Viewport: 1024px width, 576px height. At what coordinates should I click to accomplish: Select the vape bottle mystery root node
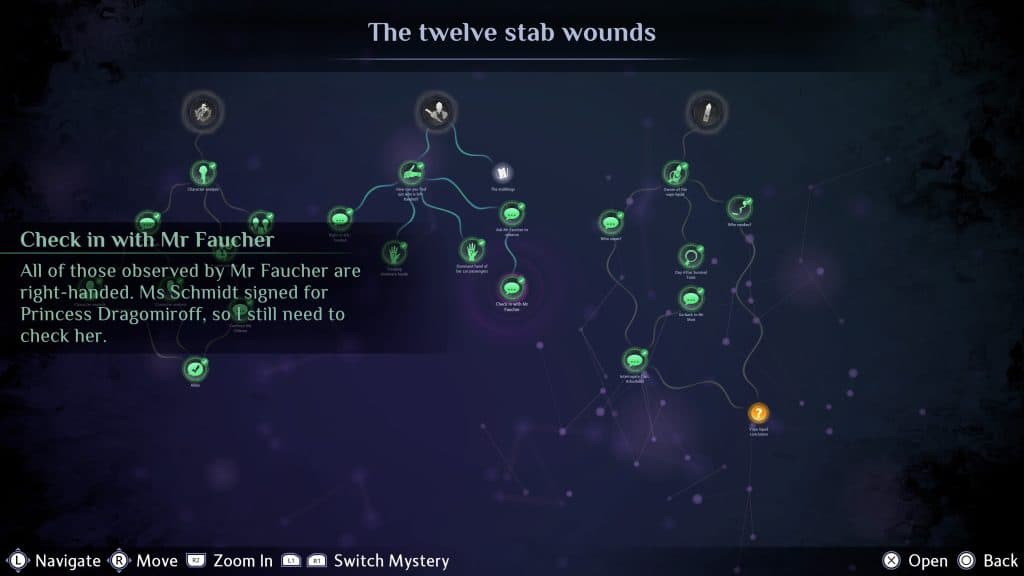pyautogui.click(x=707, y=111)
